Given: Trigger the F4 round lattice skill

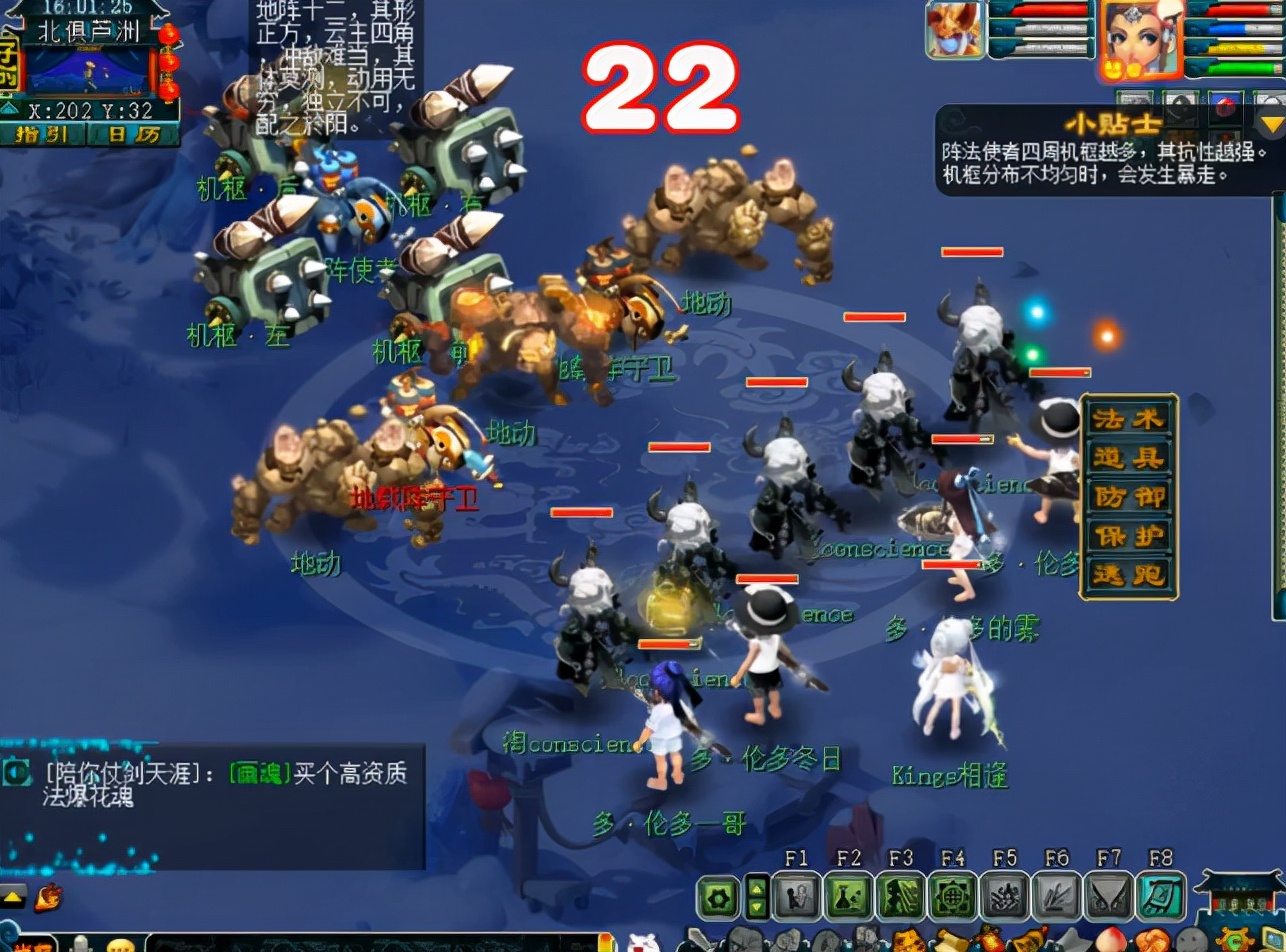Looking at the screenshot, I should pos(953,896).
